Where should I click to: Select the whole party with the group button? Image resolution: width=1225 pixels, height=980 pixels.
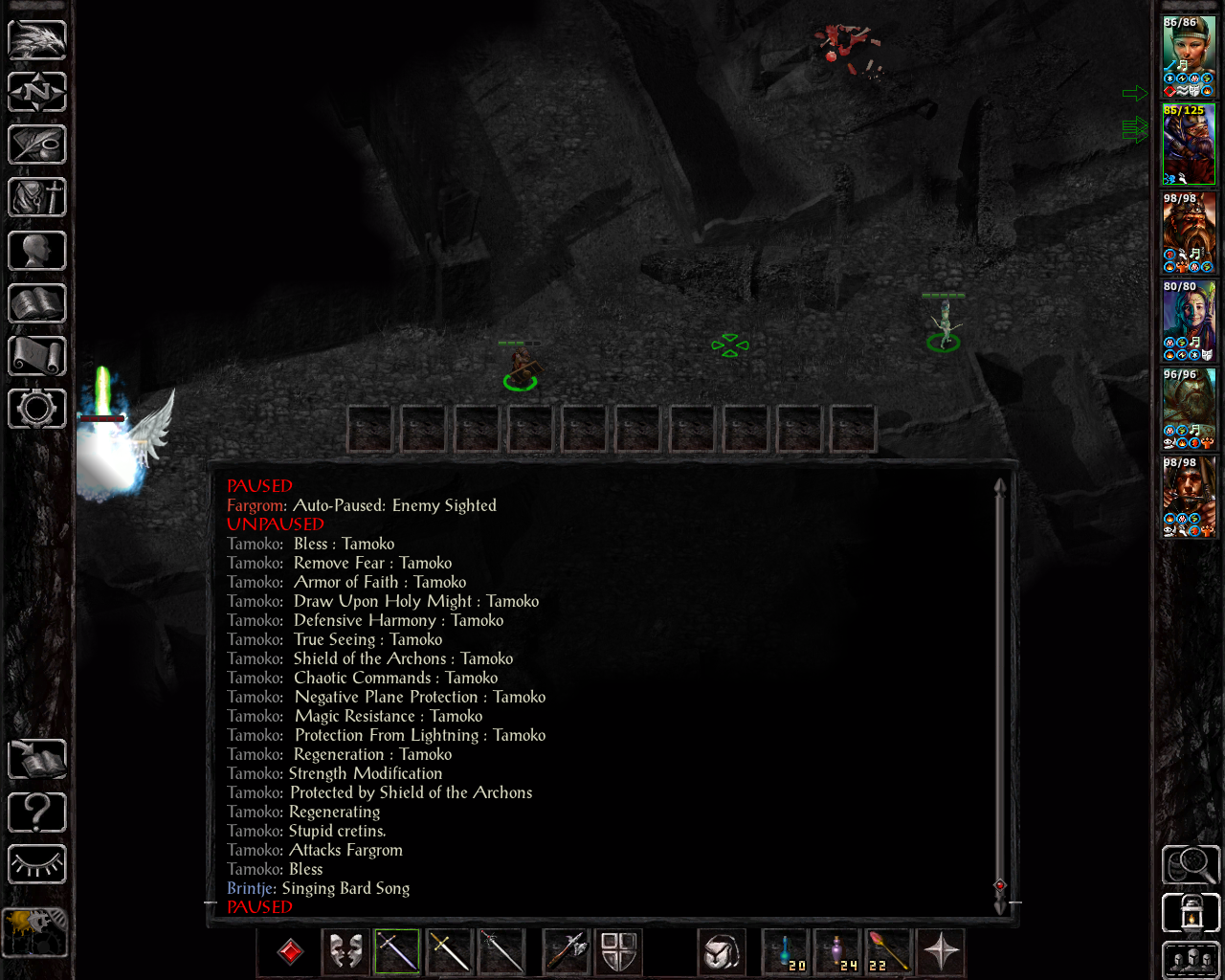pos(1191,960)
